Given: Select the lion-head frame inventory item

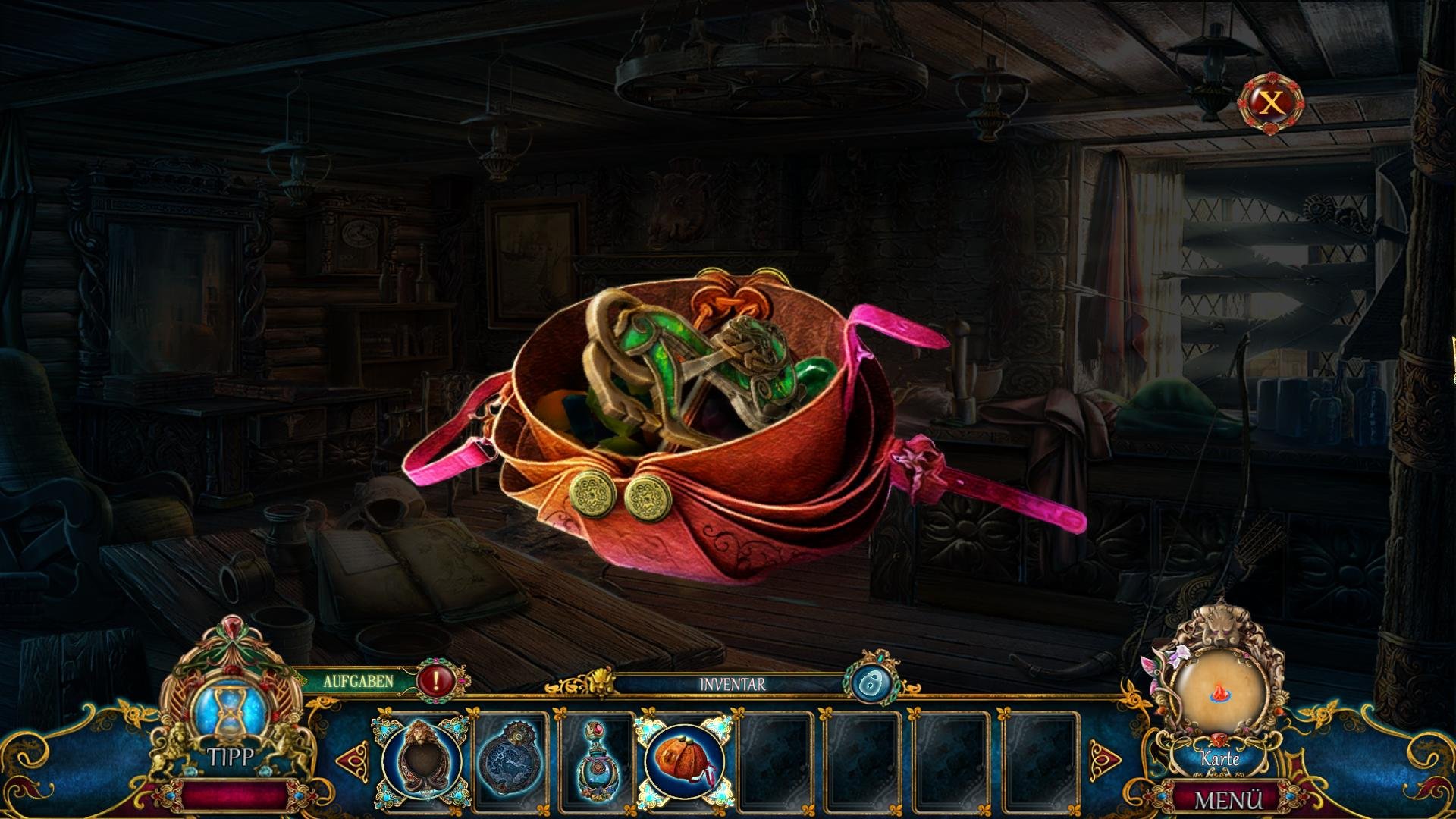Looking at the screenshot, I should (x=422, y=758).
